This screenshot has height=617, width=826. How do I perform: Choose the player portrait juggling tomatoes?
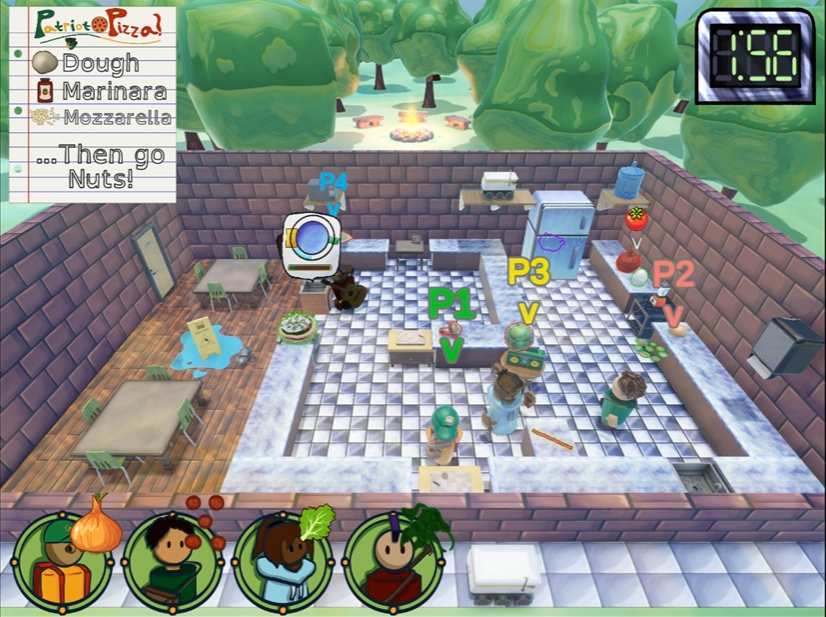coord(173,562)
